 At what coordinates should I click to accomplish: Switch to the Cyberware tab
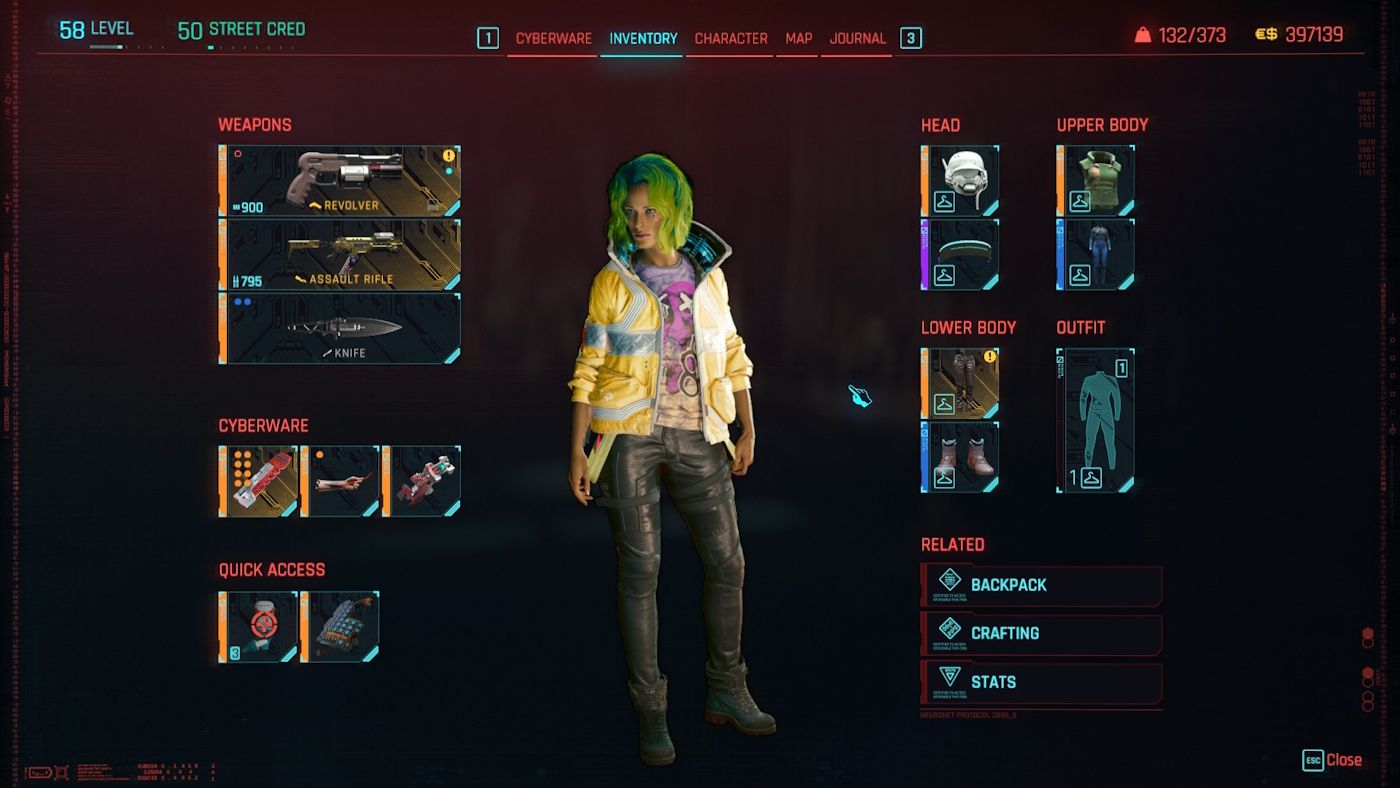tap(553, 38)
